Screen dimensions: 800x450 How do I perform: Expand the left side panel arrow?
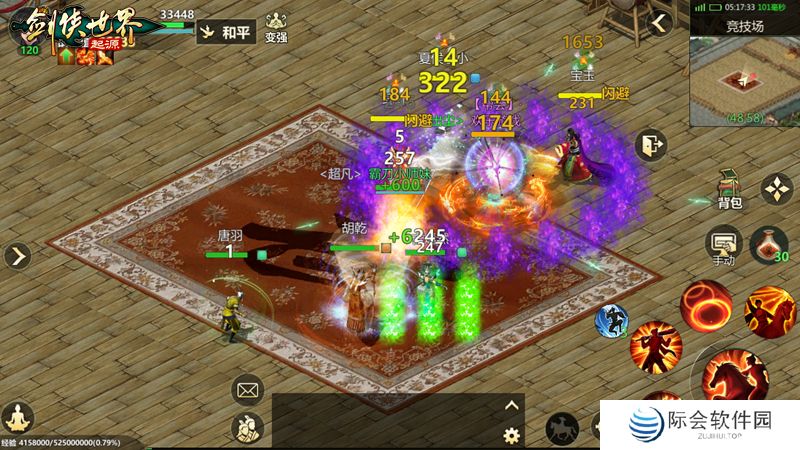(x=17, y=256)
